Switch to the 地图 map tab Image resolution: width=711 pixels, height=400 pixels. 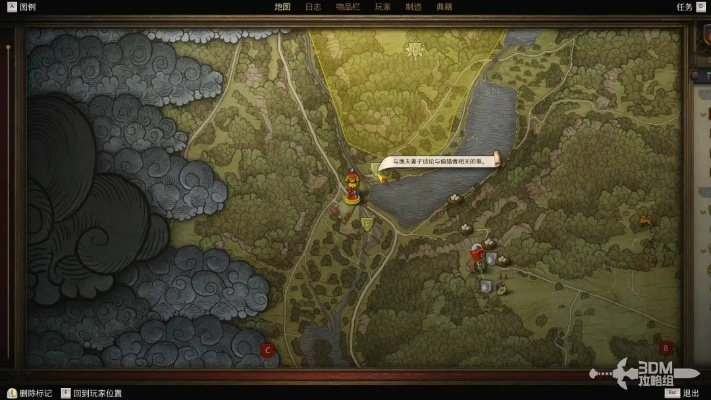(282, 6)
